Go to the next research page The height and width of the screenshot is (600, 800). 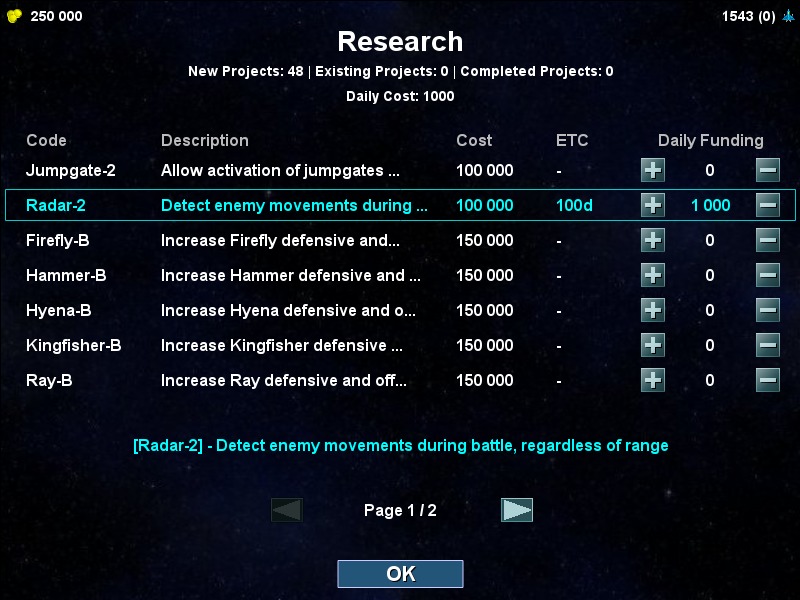517,510
